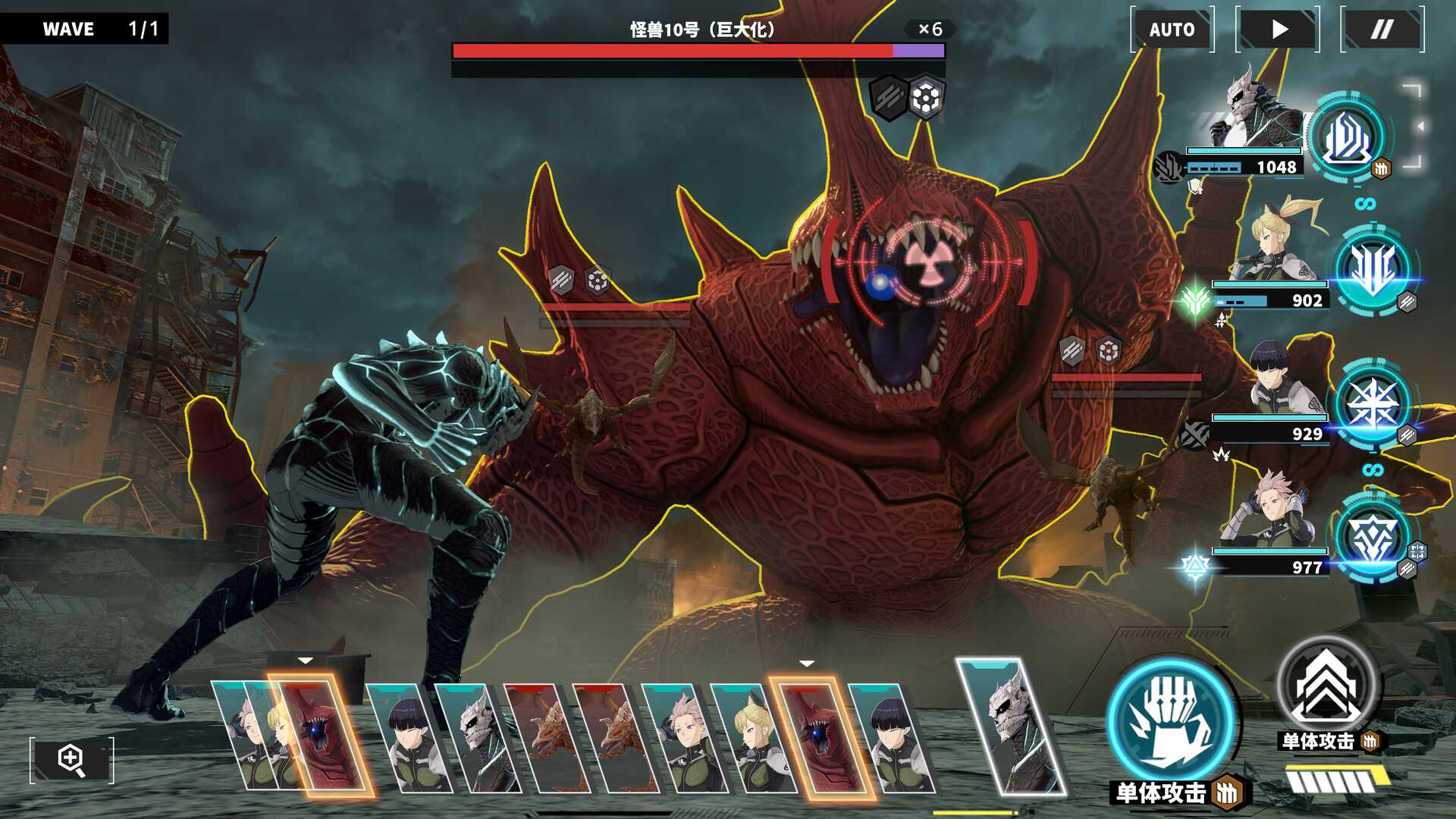Activate Kaiju No. 8's ultimate skill orb
Screen dimensions: 1456x819
click(x=1347, y=137)
